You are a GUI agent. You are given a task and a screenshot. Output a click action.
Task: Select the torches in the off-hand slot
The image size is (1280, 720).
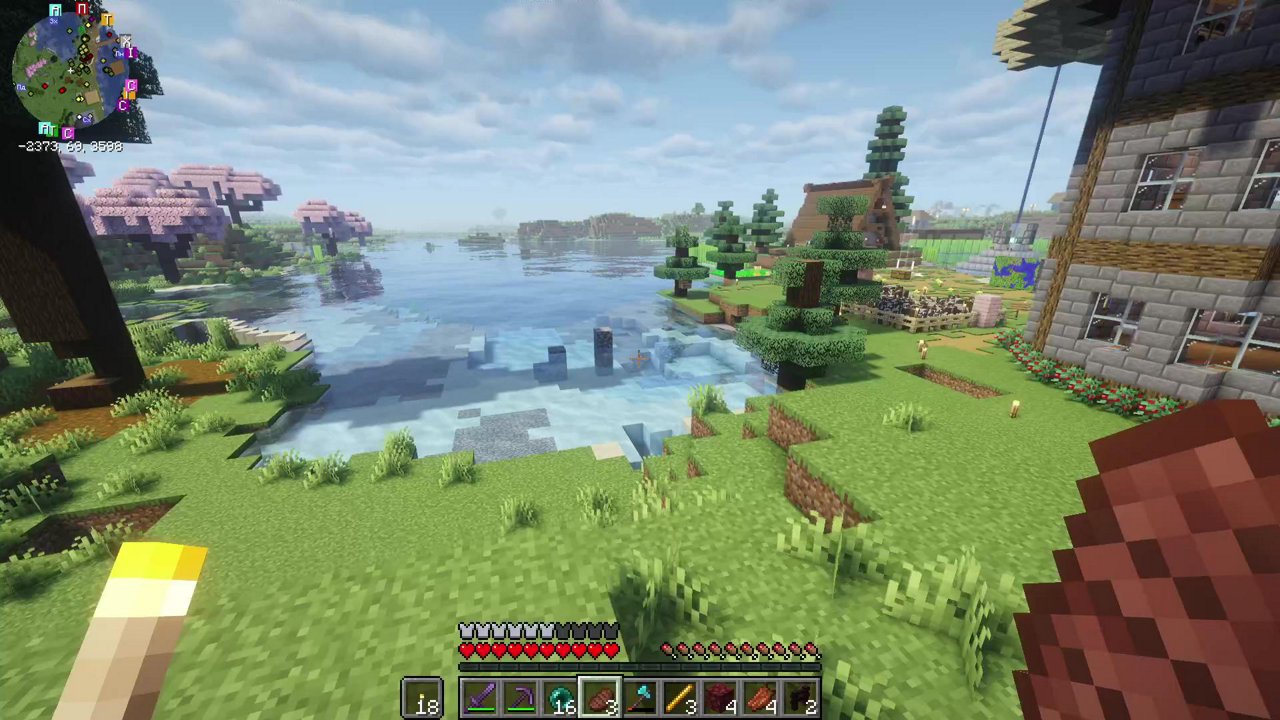(x=421, y=699)
